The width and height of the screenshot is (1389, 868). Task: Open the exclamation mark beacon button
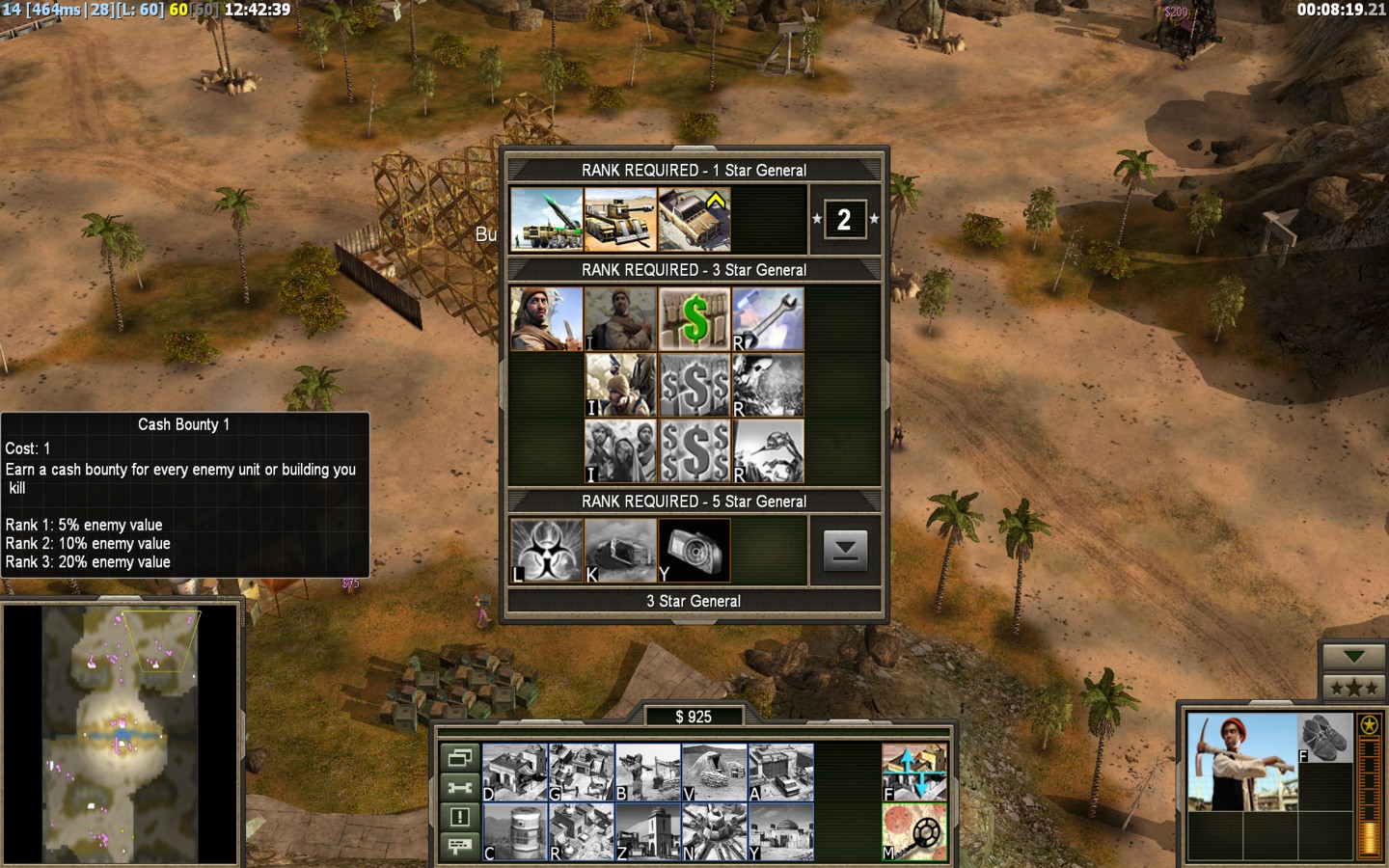coord(460,817)
